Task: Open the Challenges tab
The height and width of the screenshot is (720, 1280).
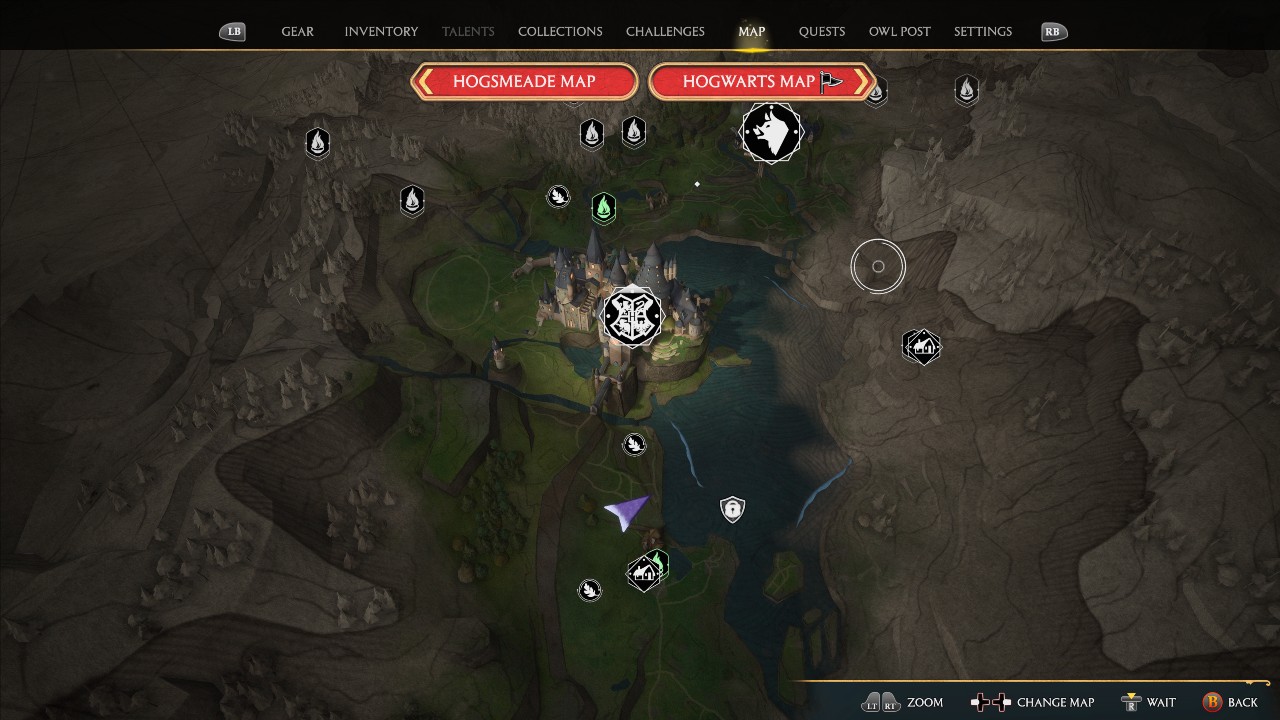Action: [x=665, y=32]
